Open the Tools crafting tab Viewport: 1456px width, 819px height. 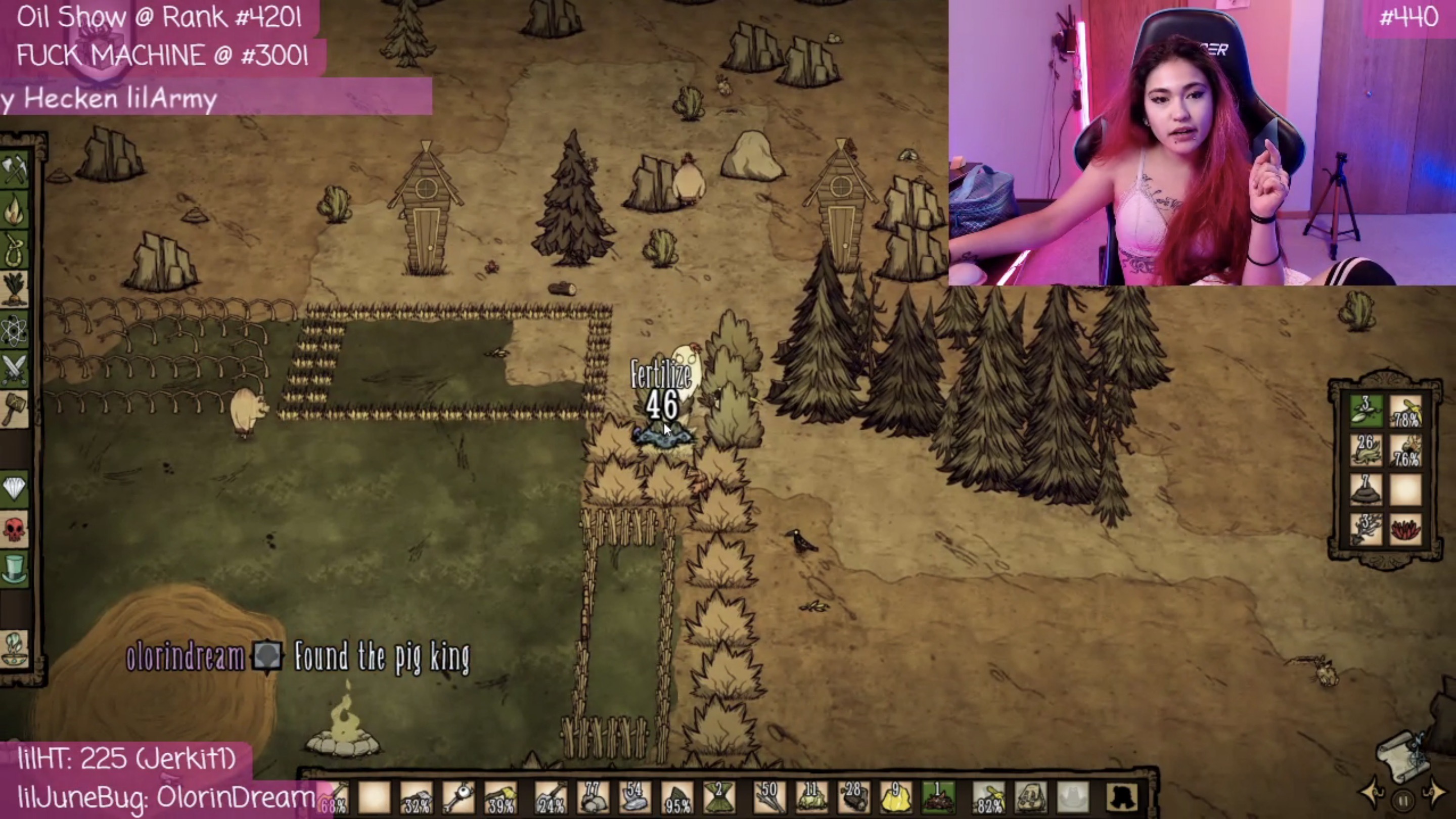point(15,169)
